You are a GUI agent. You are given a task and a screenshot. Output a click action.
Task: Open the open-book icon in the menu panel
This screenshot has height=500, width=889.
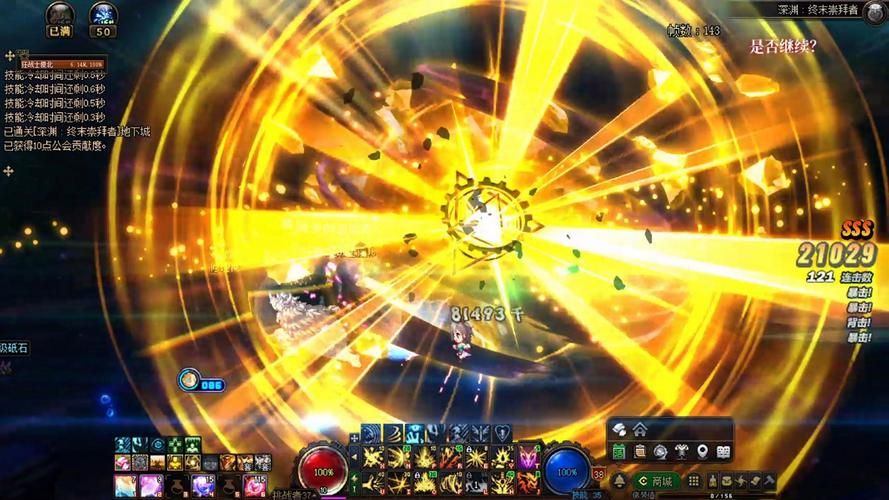(723, 452)
